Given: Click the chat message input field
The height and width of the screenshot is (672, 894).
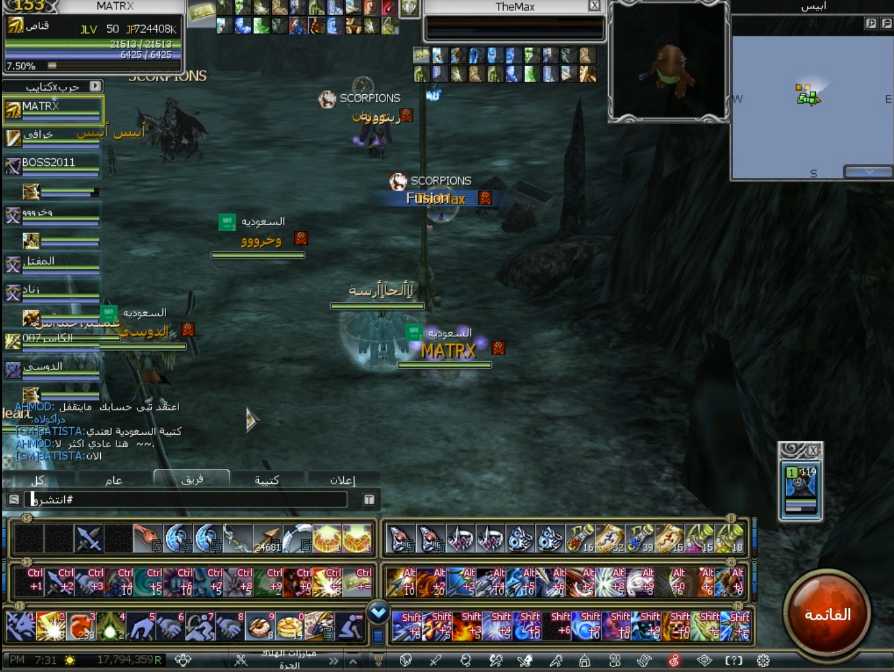Looking at the screenshot, I should pyautogui.click(x=190, y=499).
